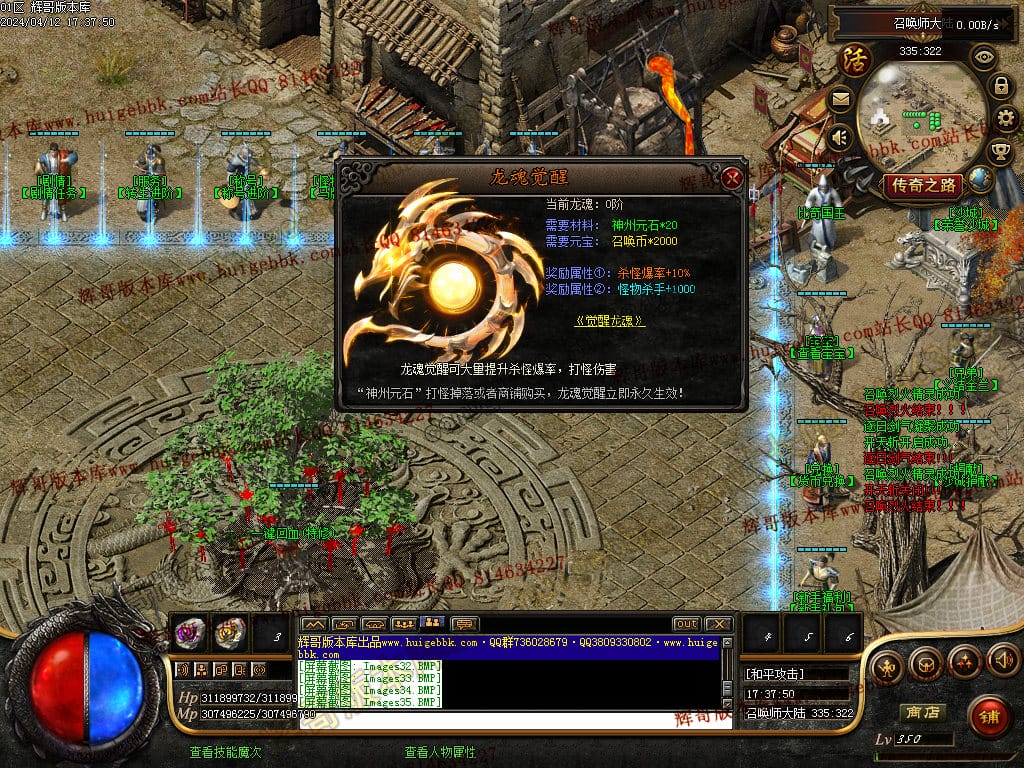This screenshot has height=768, width=1024.
Task: Click the 传奇之路 button
Action: tap(922, 185)
